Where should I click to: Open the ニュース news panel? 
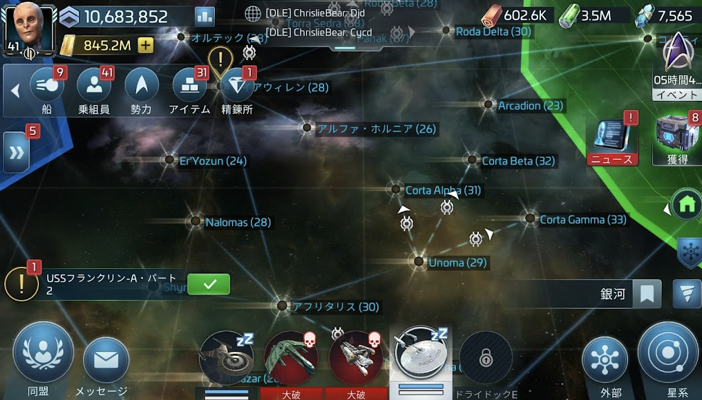point(612,140)
